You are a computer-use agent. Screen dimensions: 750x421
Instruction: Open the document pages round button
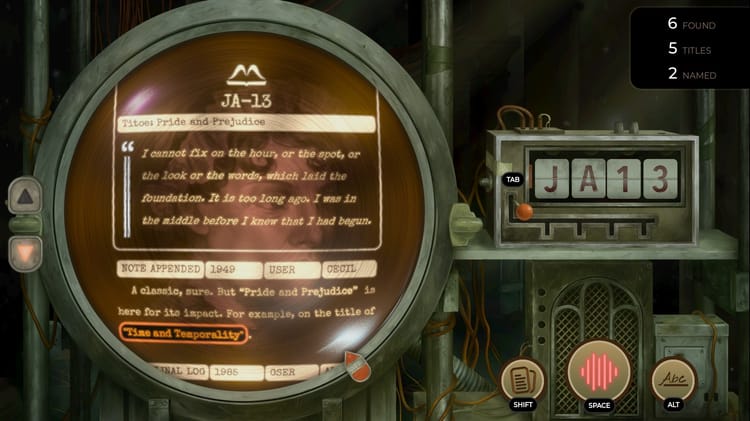pos(523,380)
